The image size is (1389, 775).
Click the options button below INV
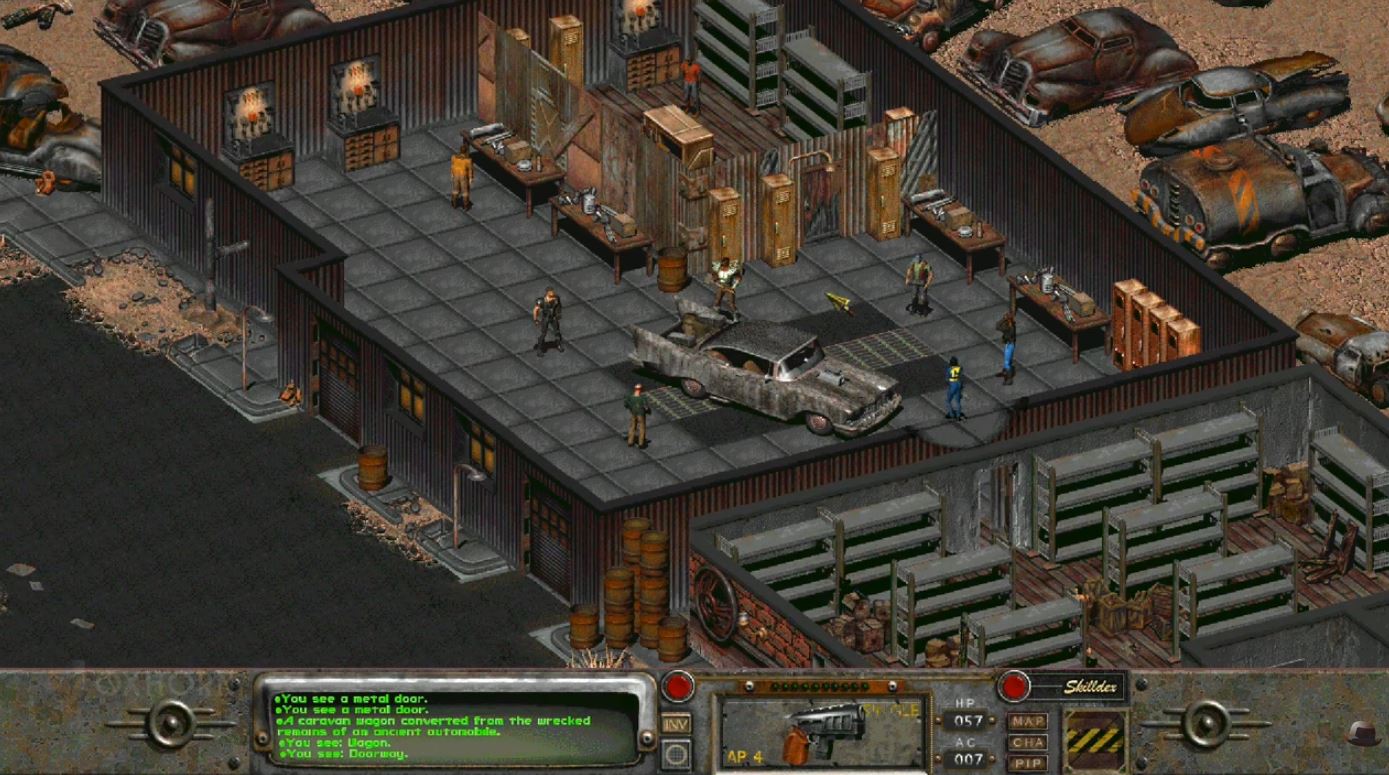tap(676, 753)
